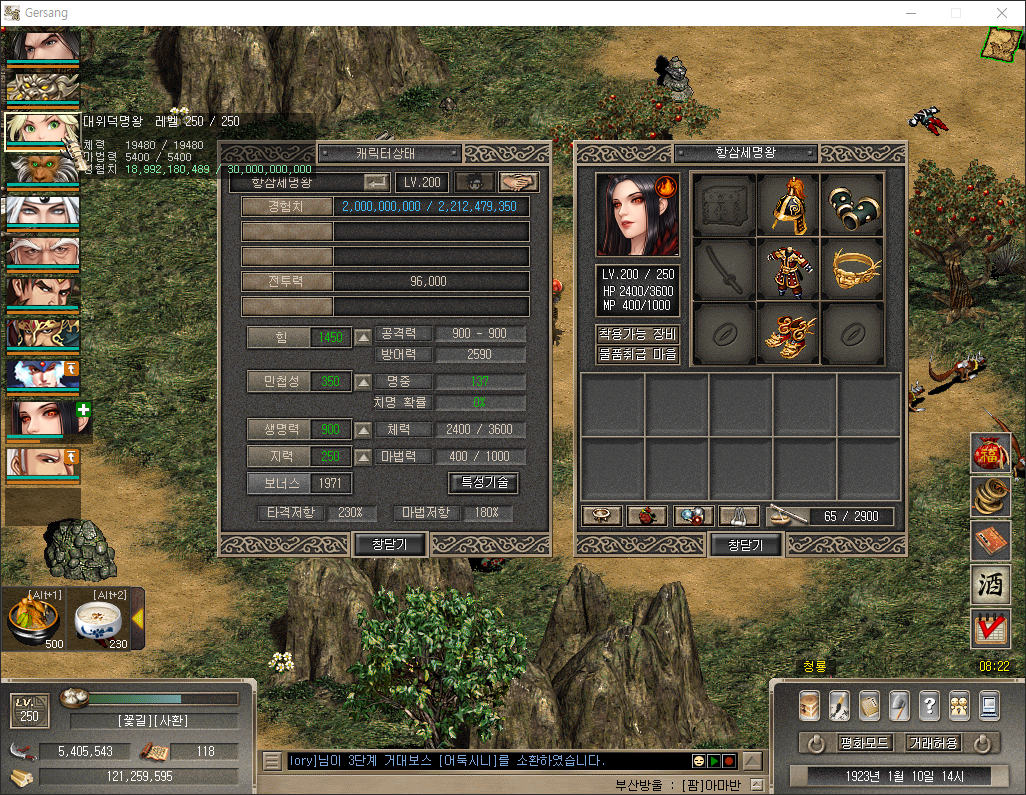Close the 항삼세명왕 inventory window

745,544
